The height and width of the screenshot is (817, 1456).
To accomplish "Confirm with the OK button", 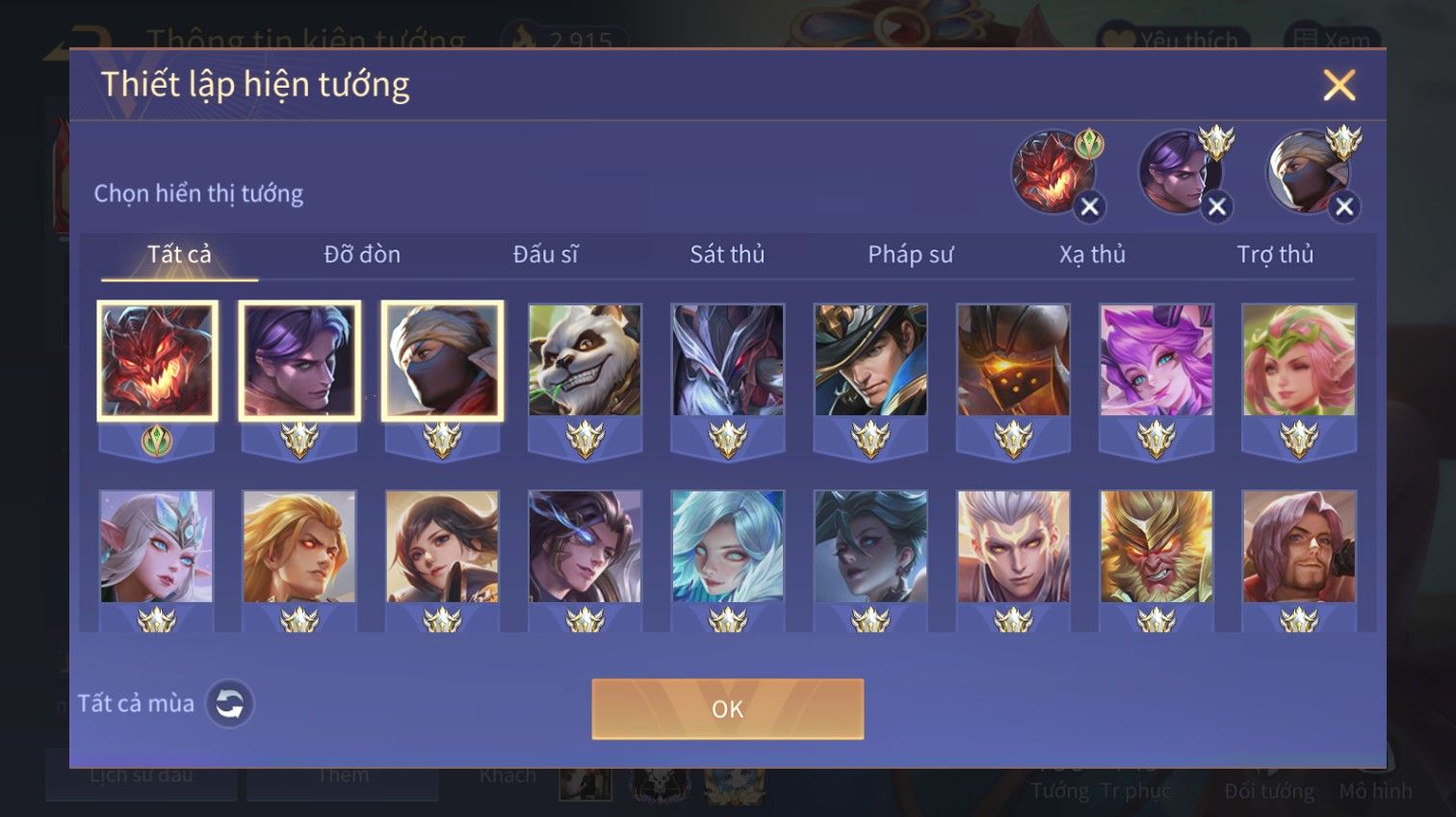I will point(727,709).
